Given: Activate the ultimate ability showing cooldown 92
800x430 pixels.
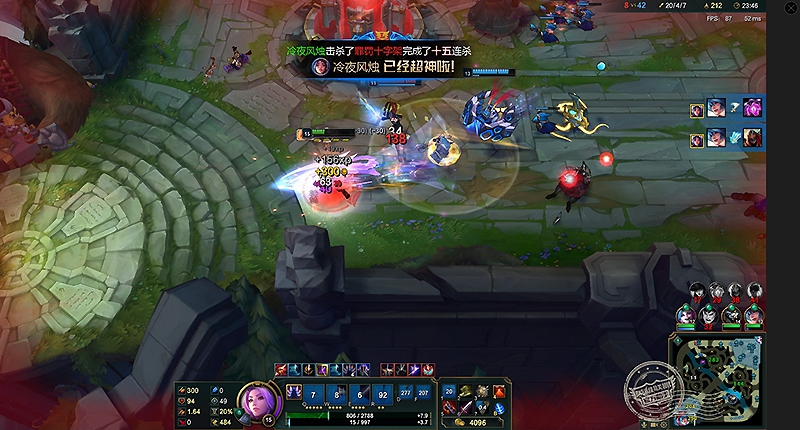Looking at the screenshot, I should [382, 393].
